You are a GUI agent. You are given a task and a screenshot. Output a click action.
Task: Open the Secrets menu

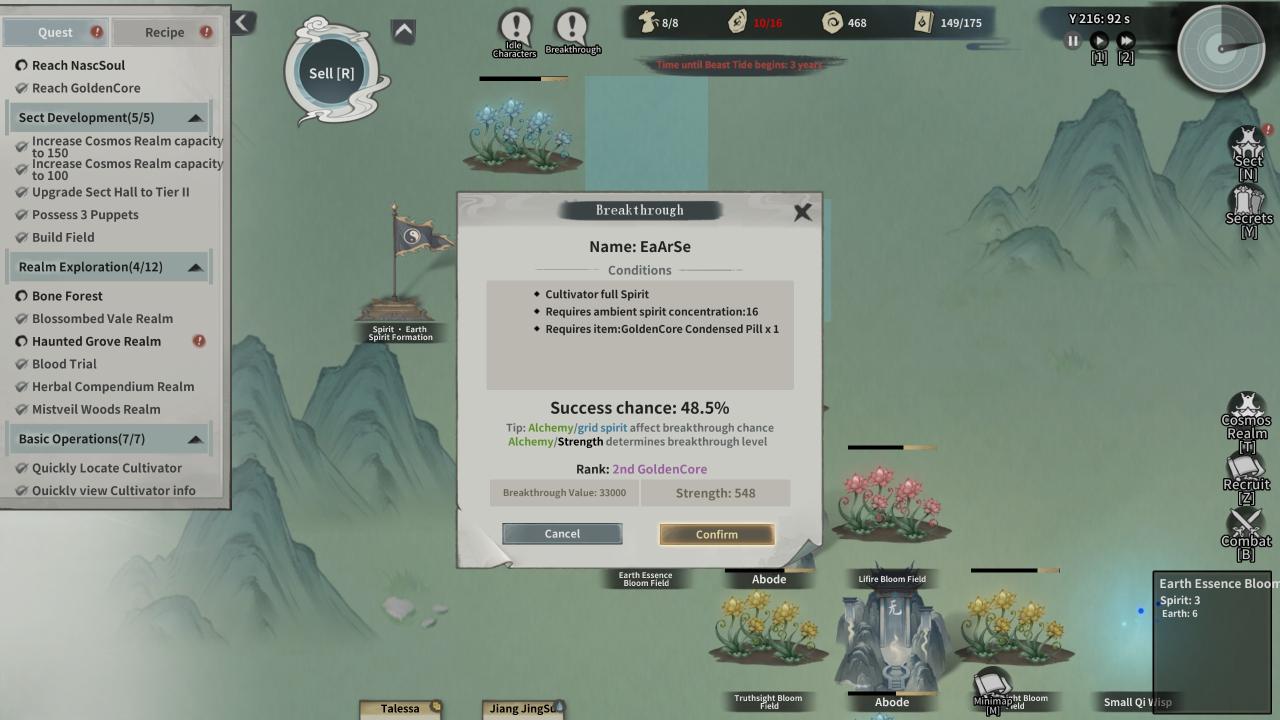pos(1248,208)
